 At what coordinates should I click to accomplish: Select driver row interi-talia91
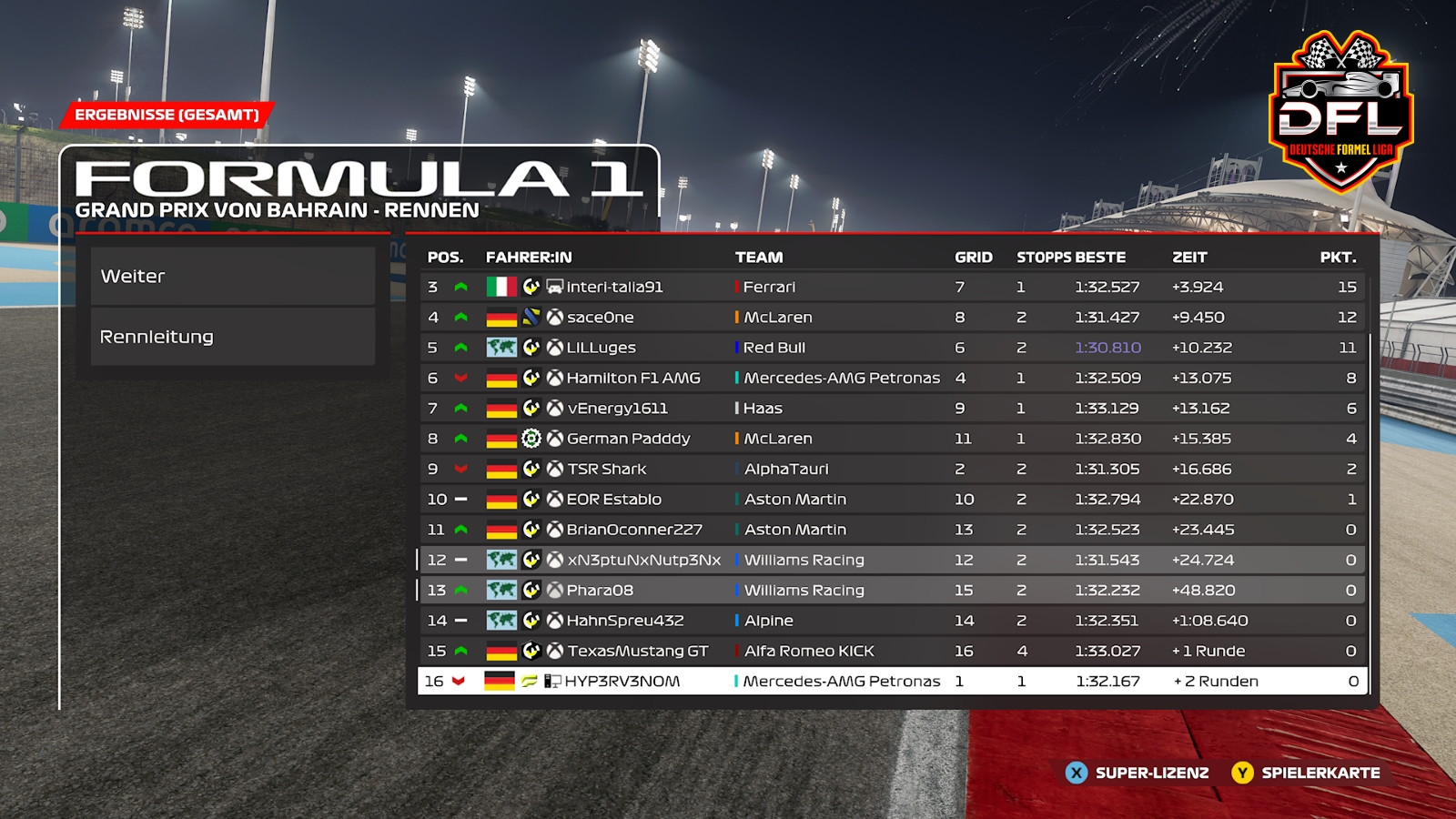click(614, 287)
